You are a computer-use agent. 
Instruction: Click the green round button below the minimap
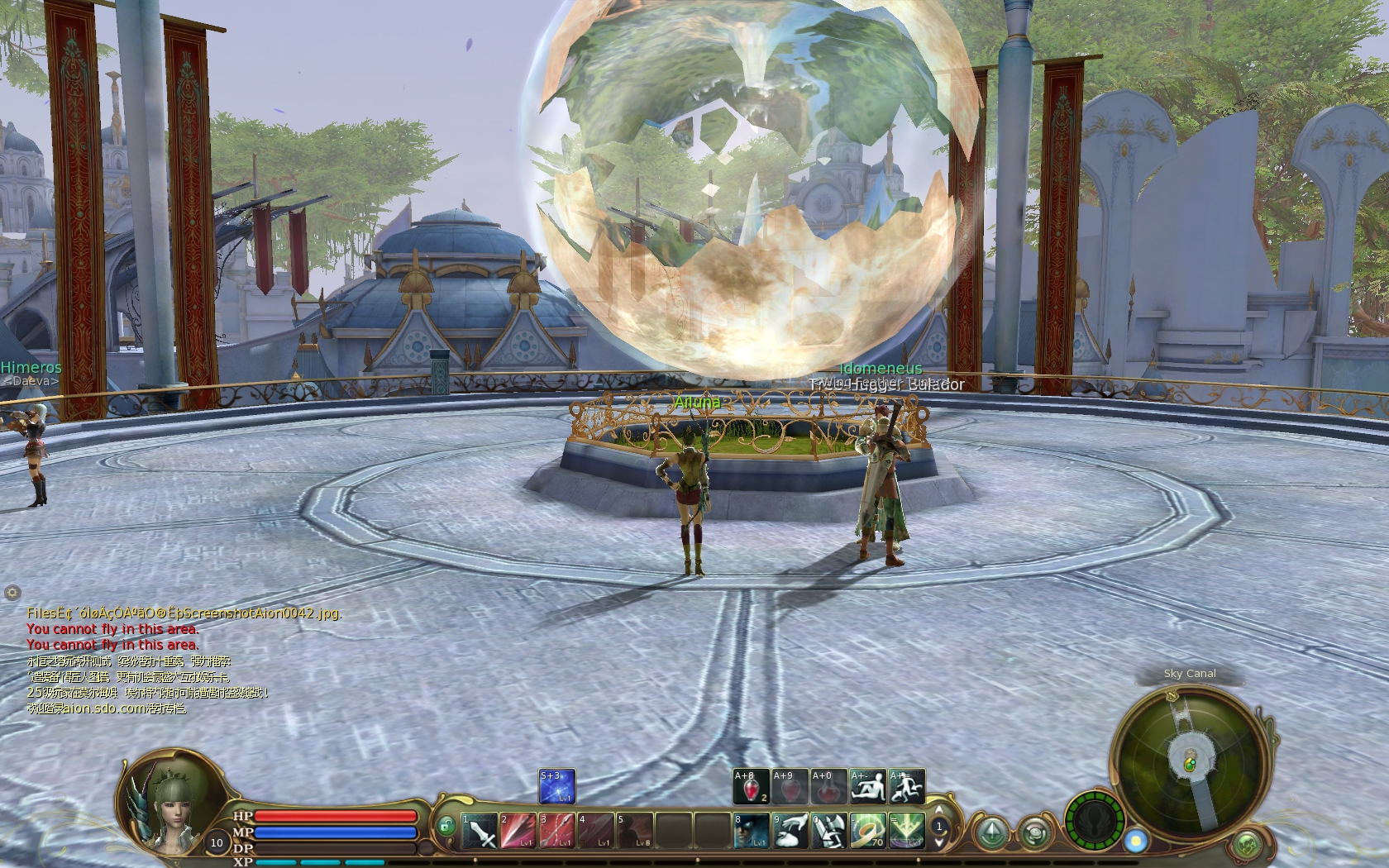(x=1247, y=845)
